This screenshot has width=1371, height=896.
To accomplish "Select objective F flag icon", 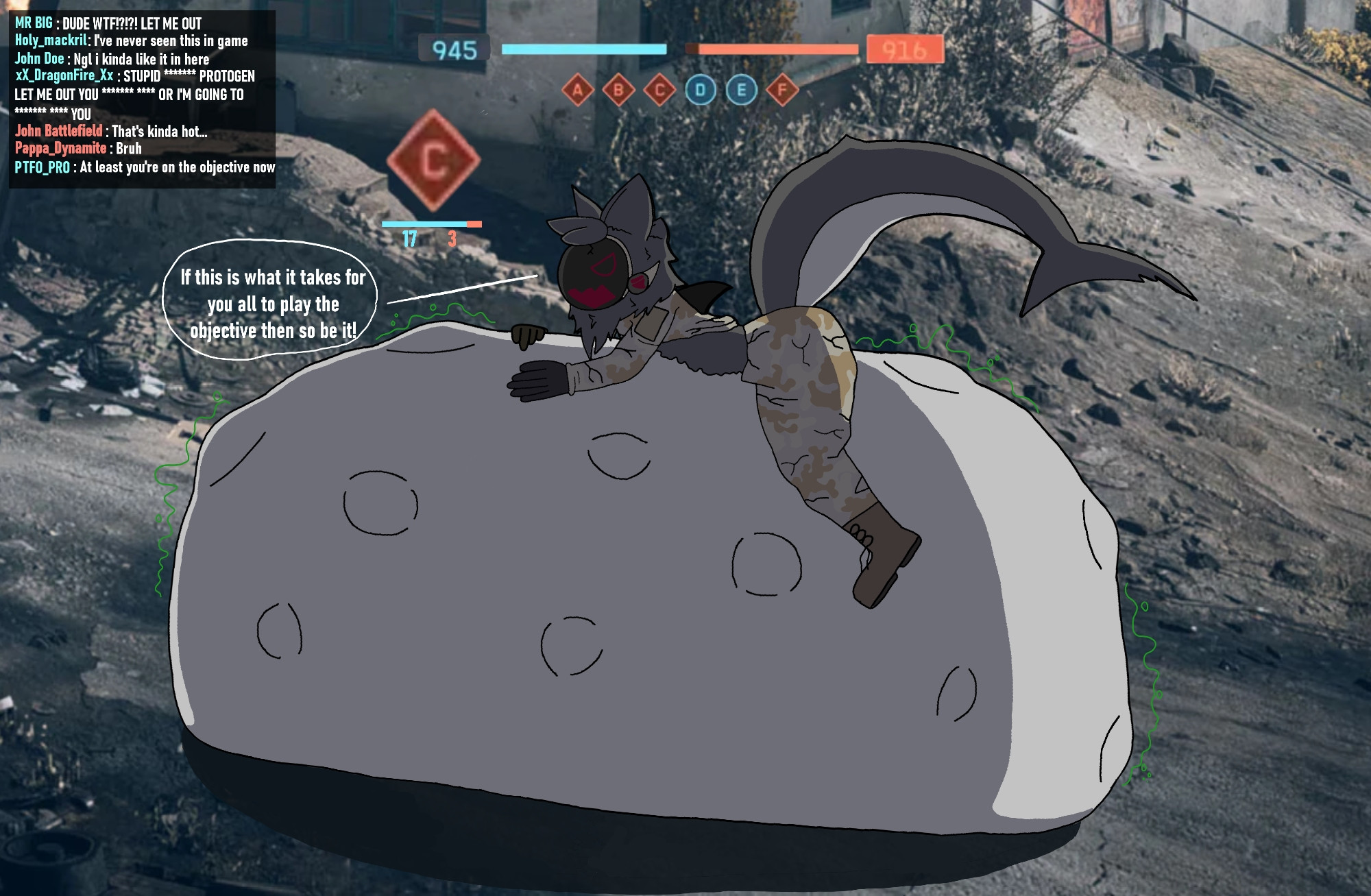I will pos(782,90).
